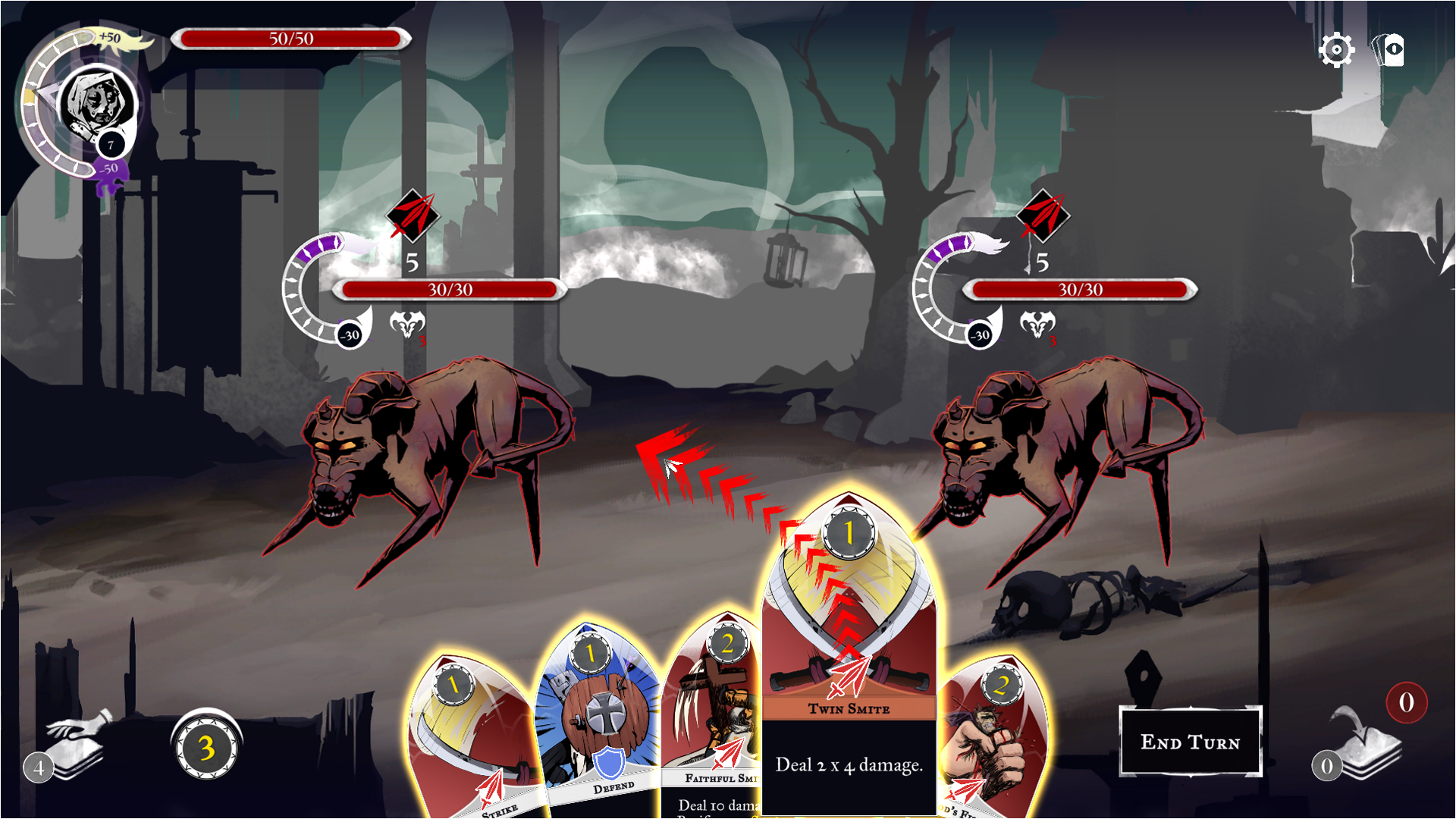Choose the Defend shield card
The image size is (1456, 819).
599,720
